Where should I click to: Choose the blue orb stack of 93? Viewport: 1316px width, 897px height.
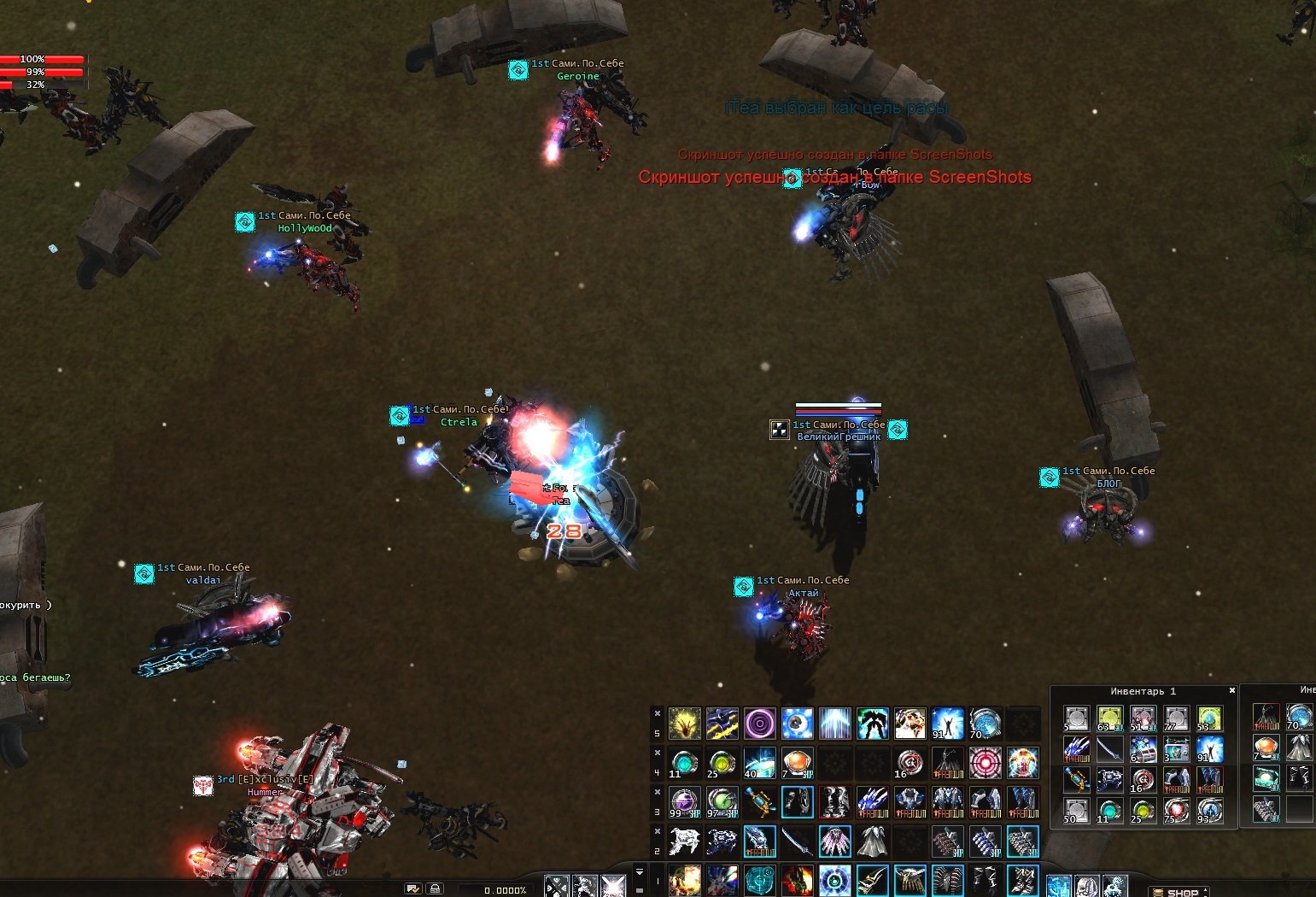[1209, 810]
